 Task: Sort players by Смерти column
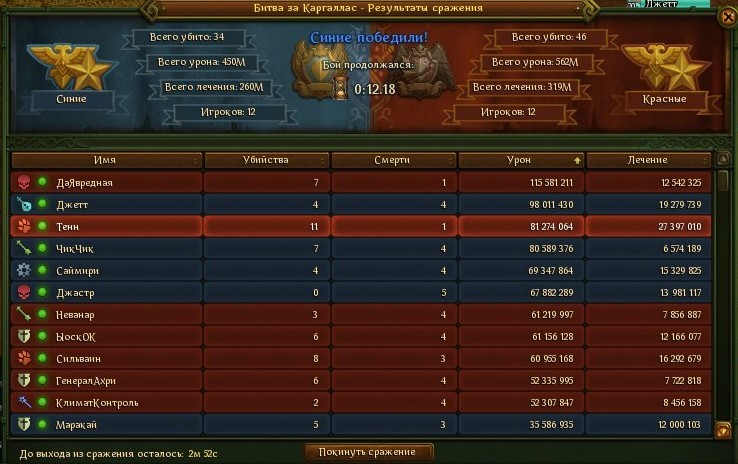coord(392,160)
